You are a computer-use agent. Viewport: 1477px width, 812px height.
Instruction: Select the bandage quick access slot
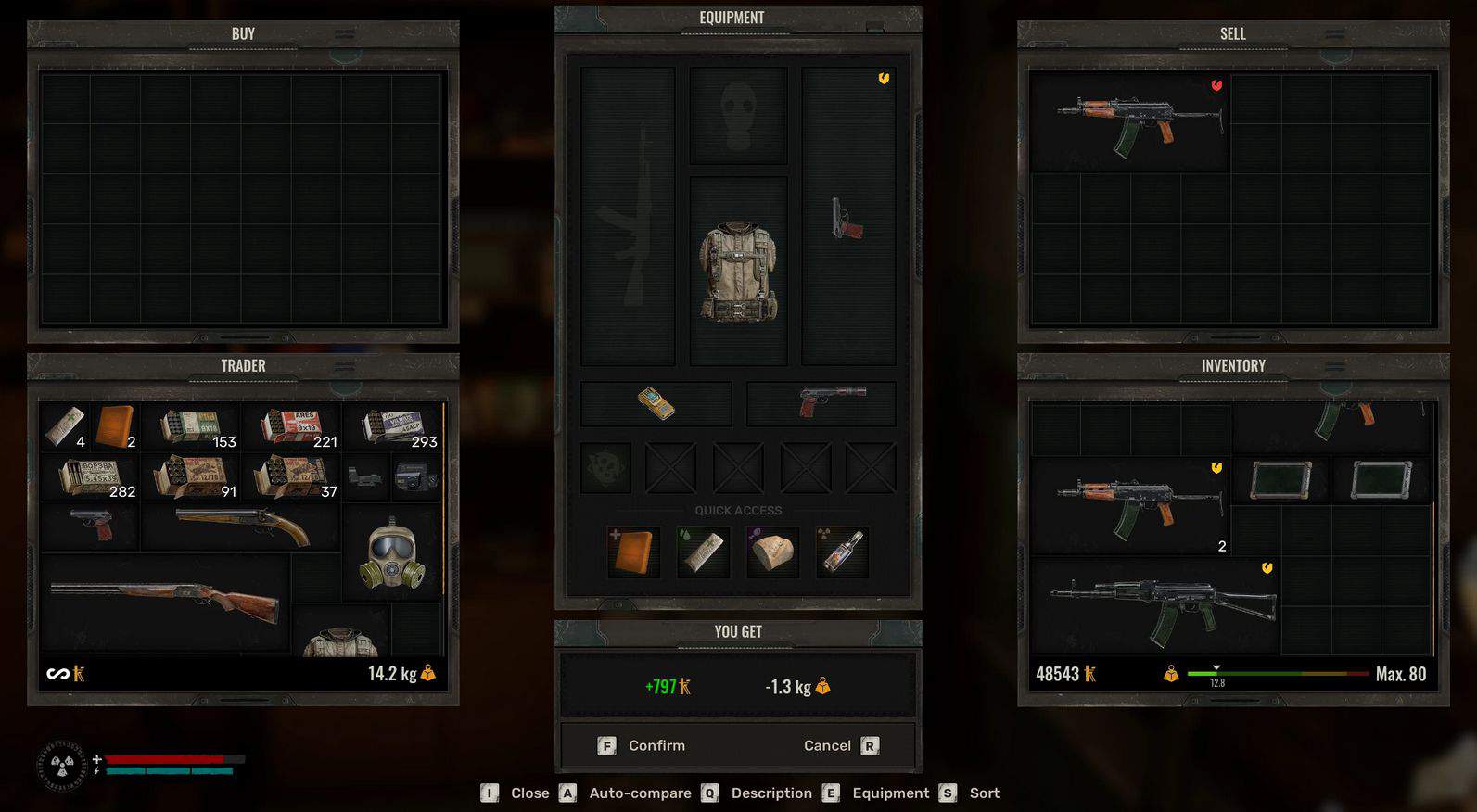(704, 552)
